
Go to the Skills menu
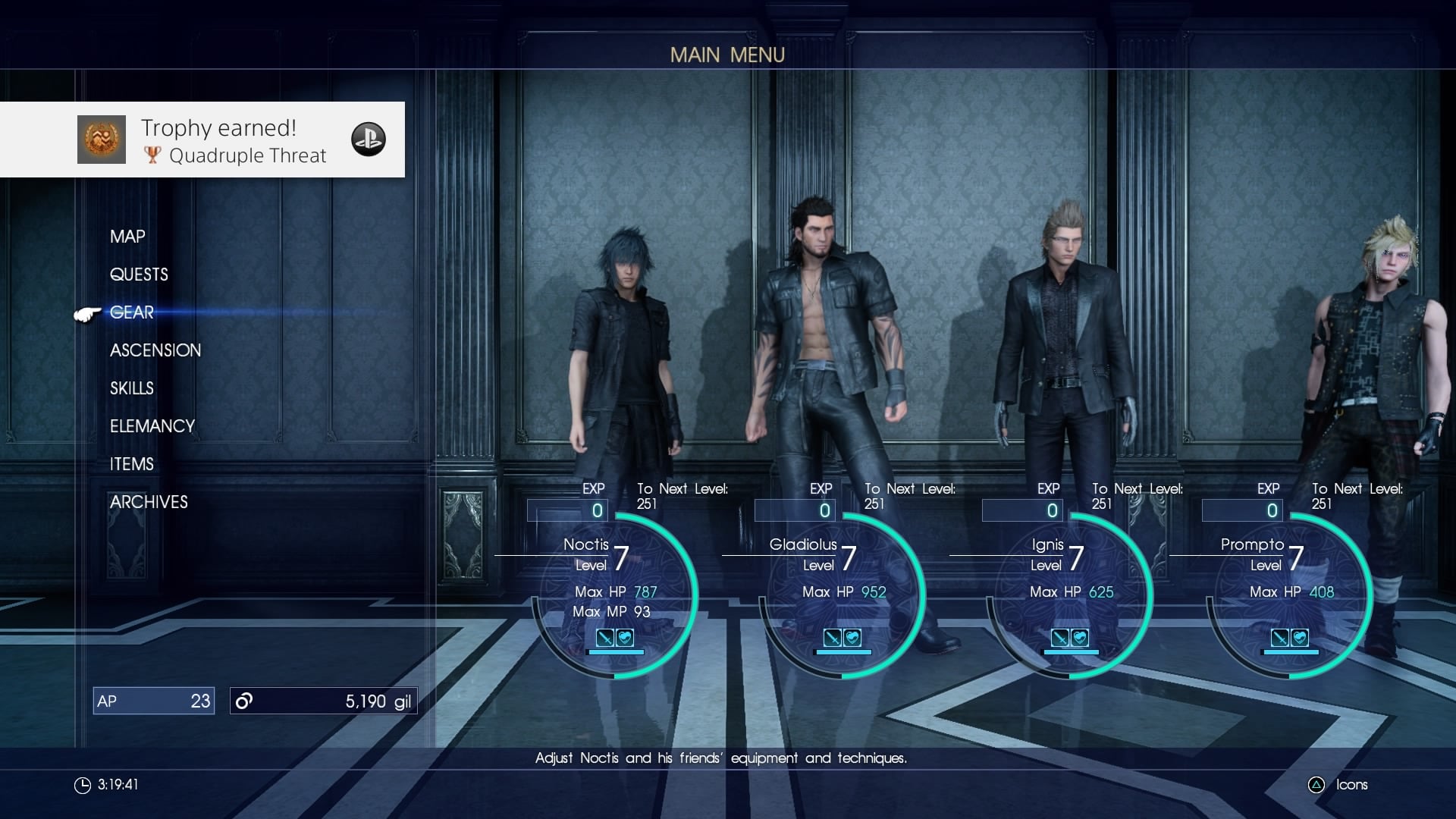pyautogui.click(x=132, y=388)
